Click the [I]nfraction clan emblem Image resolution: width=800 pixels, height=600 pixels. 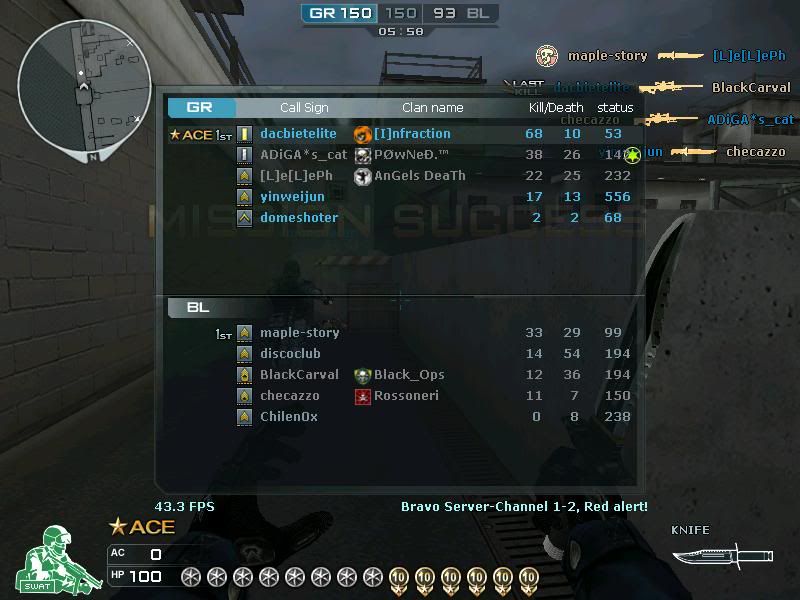tap(363, 133)
